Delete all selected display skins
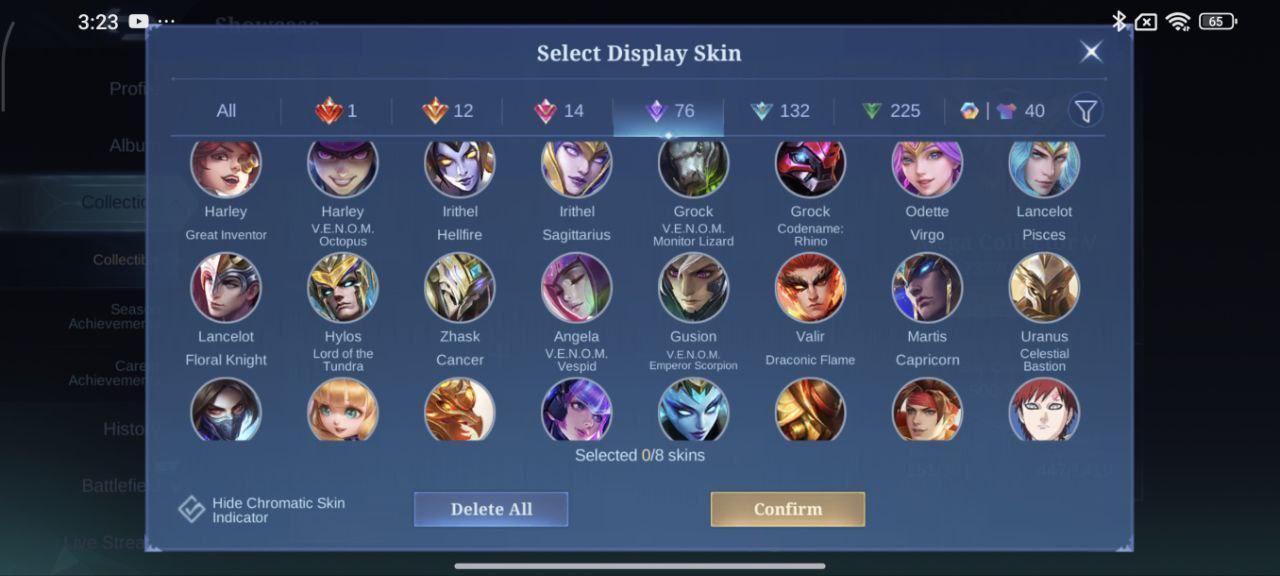The height and width of the screenshot is (576, 1280). point(490,509)
